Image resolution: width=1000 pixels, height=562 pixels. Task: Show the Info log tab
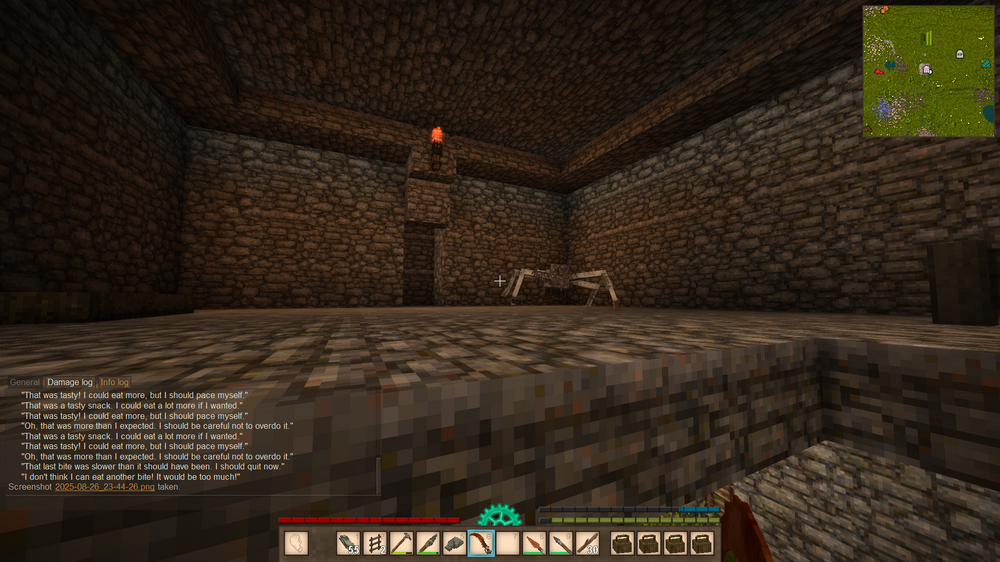(x=114, y=383)
